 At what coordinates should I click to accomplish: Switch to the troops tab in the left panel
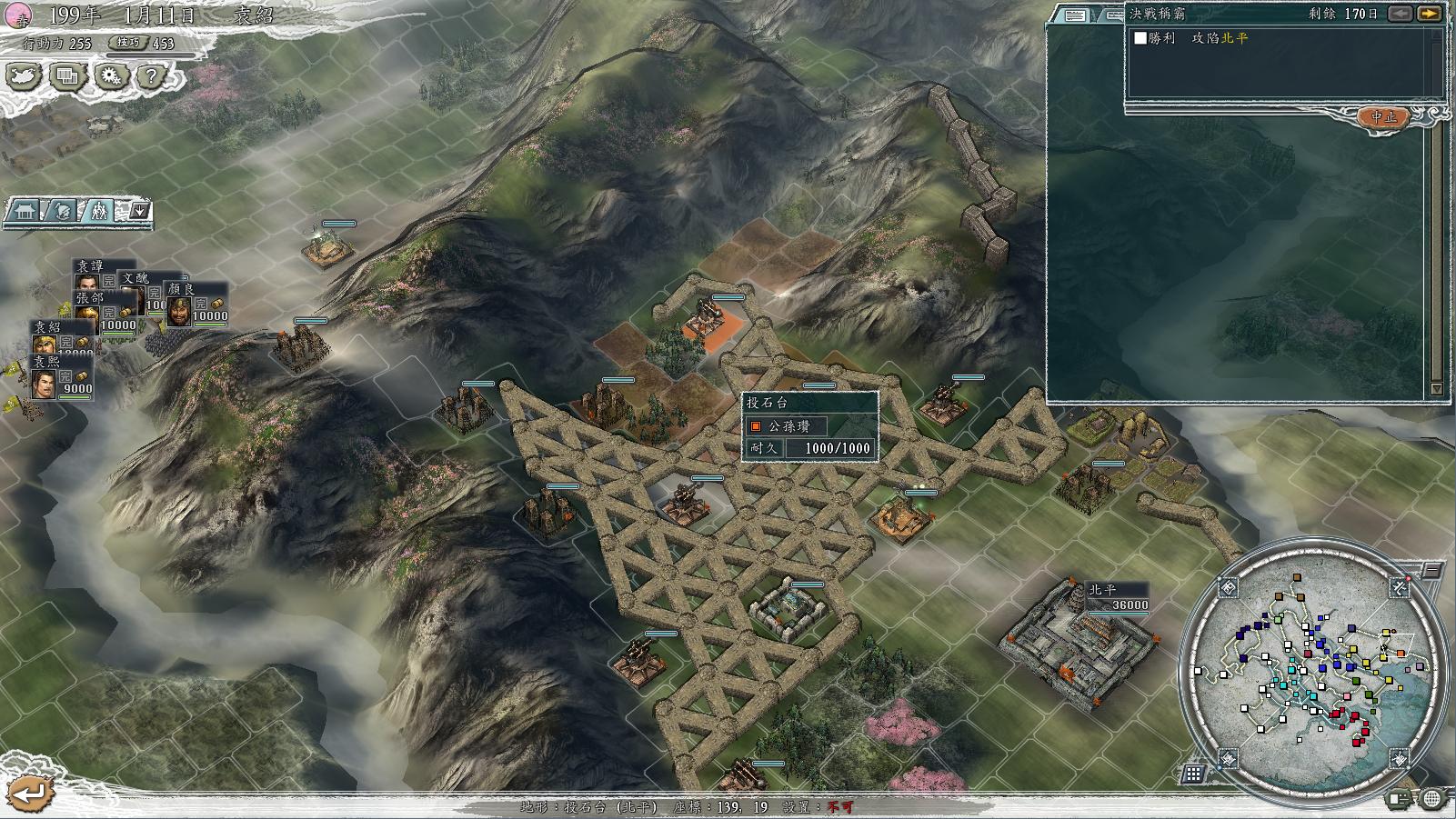pyautogui.click(x=98, y=211)
